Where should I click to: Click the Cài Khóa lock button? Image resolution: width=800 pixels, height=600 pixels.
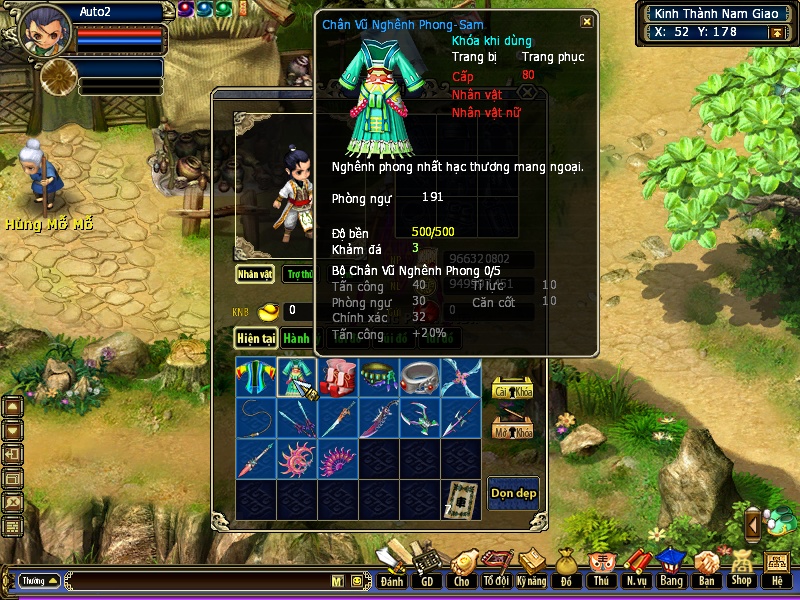click(x=511, y=389)
